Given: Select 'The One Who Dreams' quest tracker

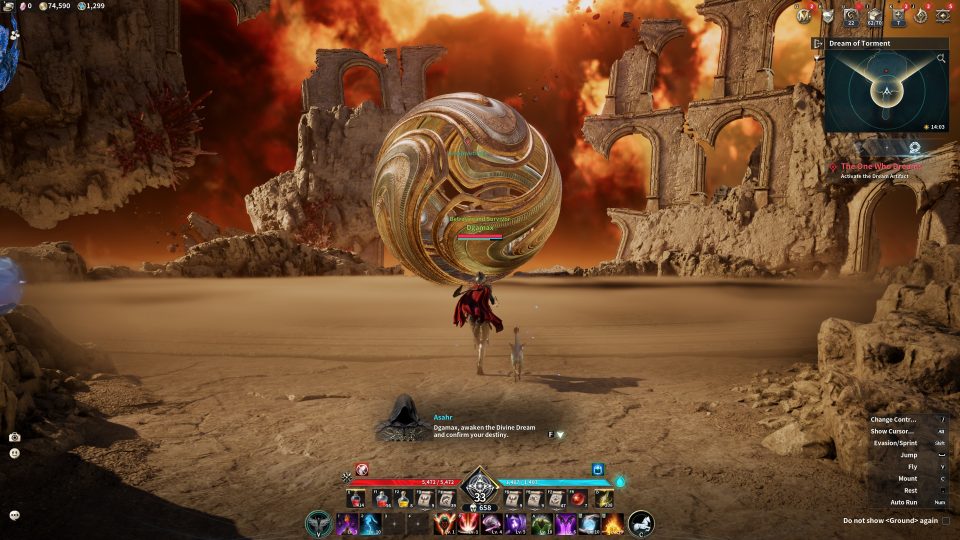Looking at the screenshot, I should pos(881,166).
